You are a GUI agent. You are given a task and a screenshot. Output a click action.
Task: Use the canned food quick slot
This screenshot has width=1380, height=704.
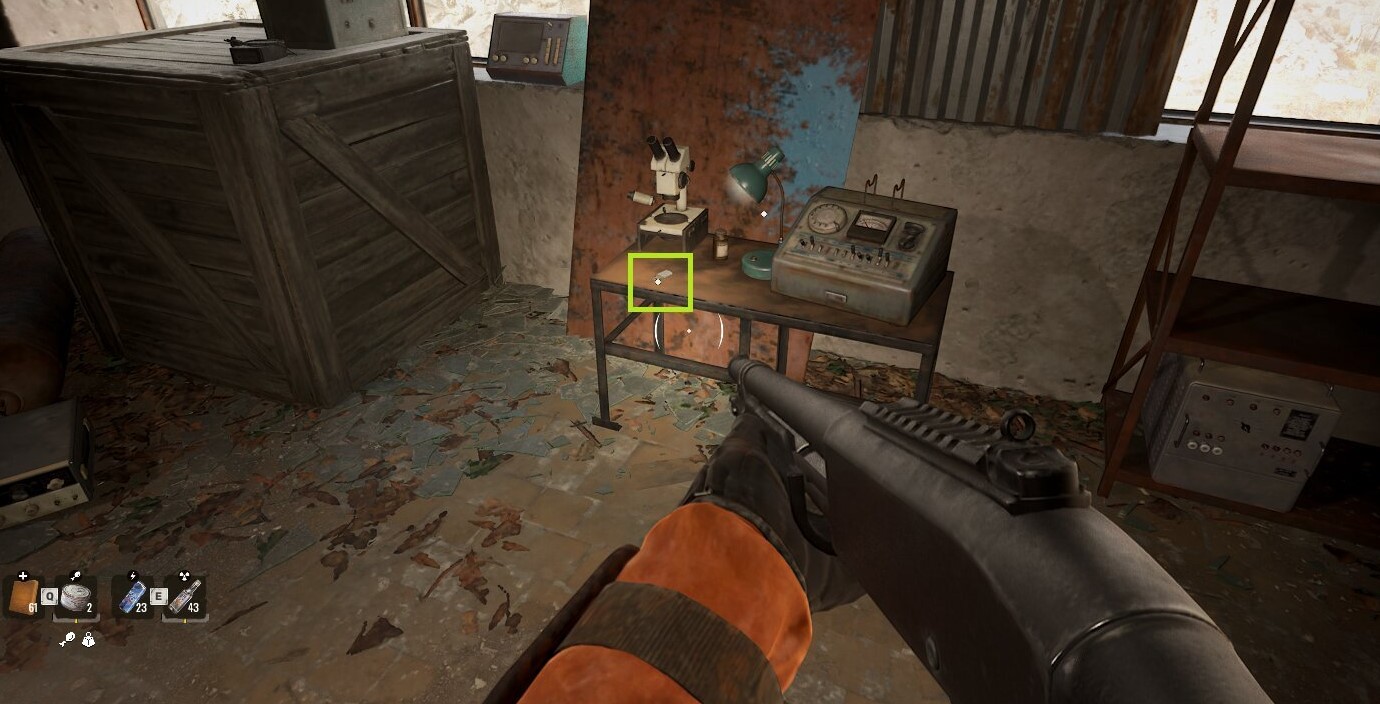coord(76,596)
